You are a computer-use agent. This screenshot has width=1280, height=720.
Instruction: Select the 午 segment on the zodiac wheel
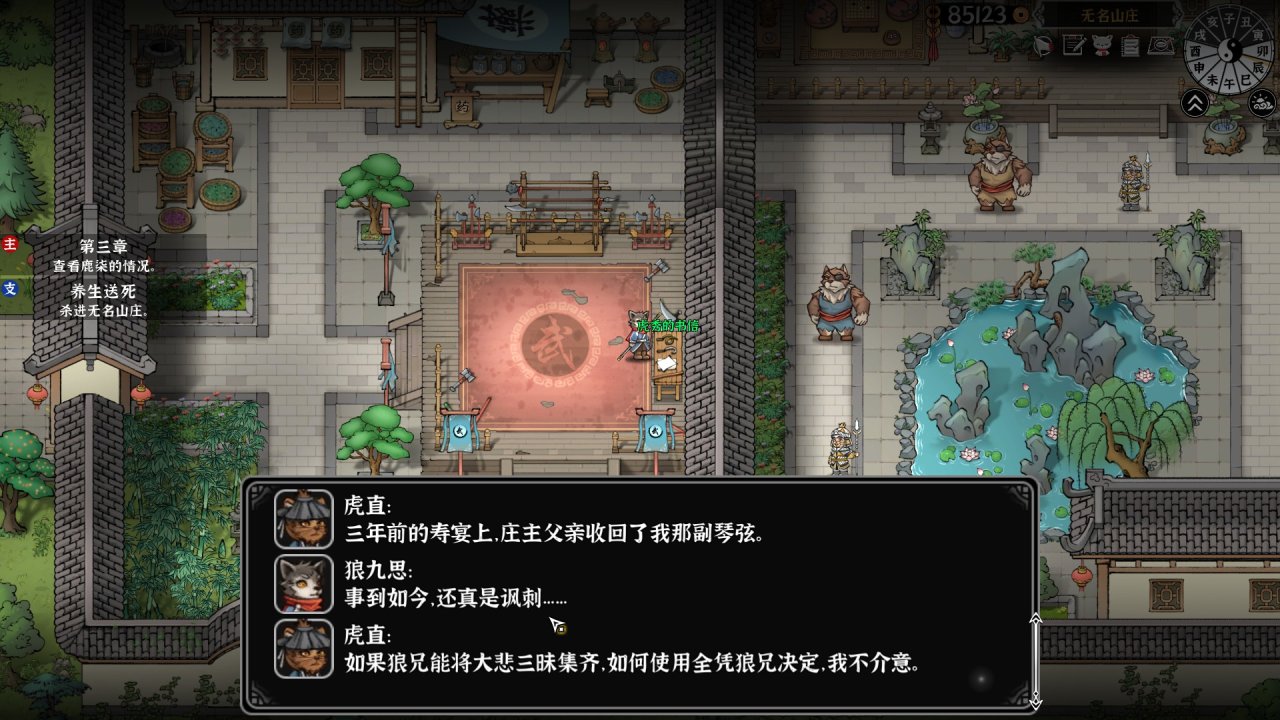click(x=1229, y=83)
